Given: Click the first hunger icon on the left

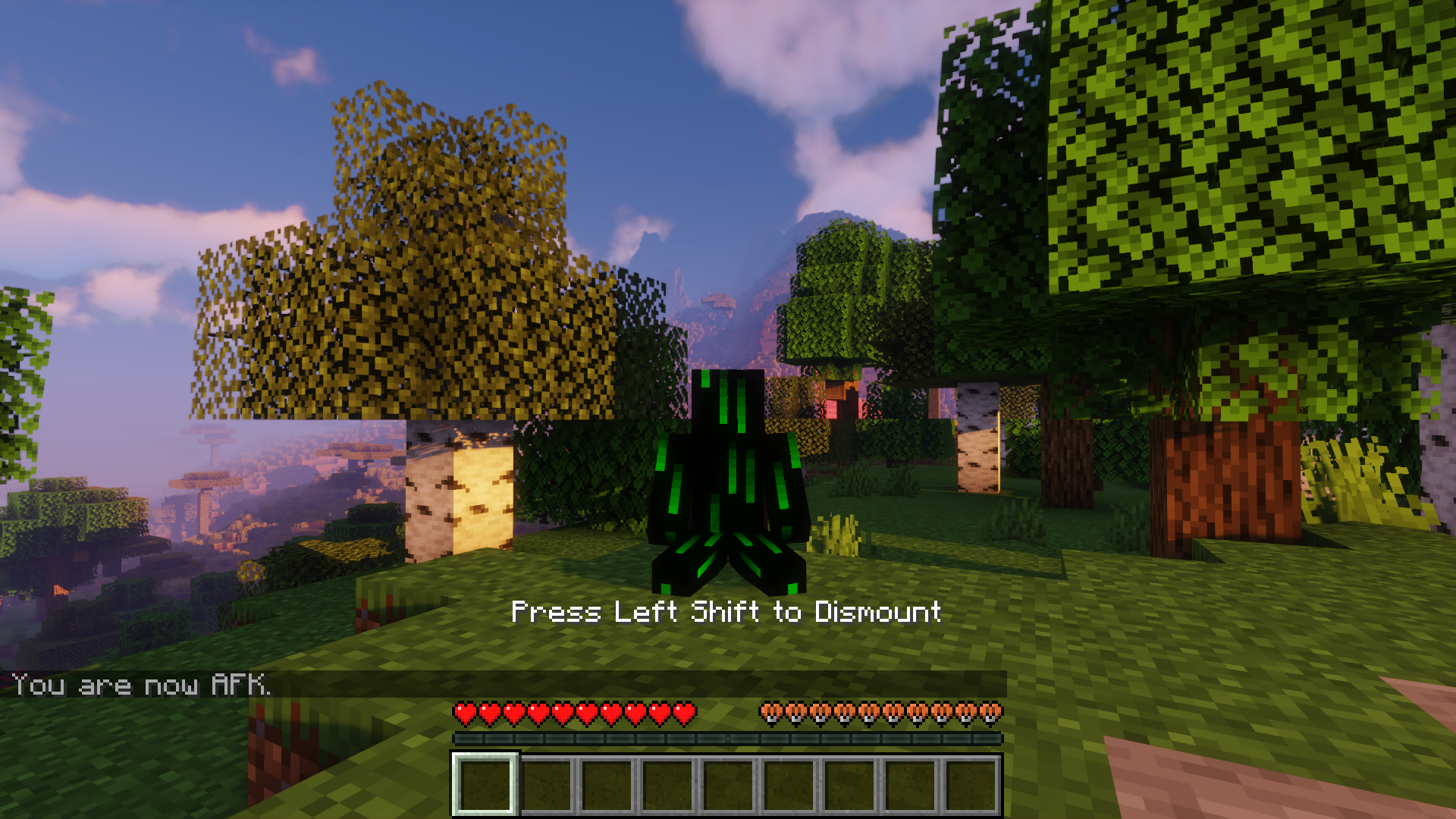Looking at the screenshot, I should click(770, 713).
